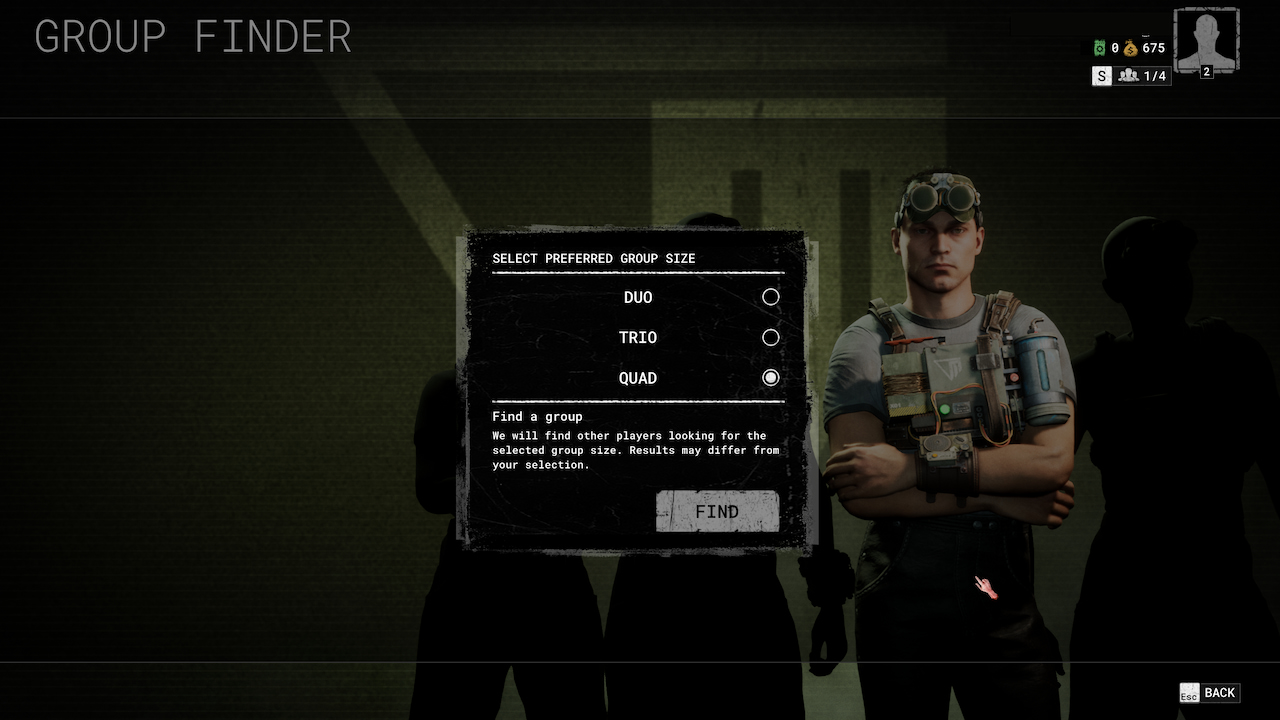The height and width of the screenshot is (720, 1280).
Task: Open the player portrait in the top right
Action: click(x=1206, y=40)
